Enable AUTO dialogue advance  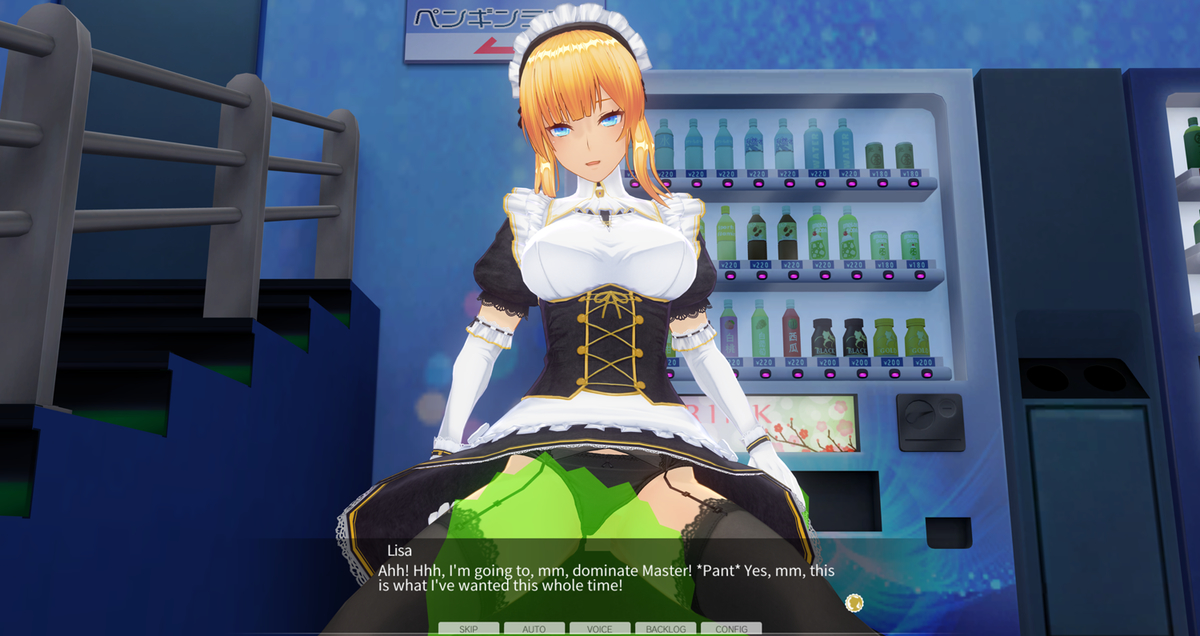click(534, 629)
